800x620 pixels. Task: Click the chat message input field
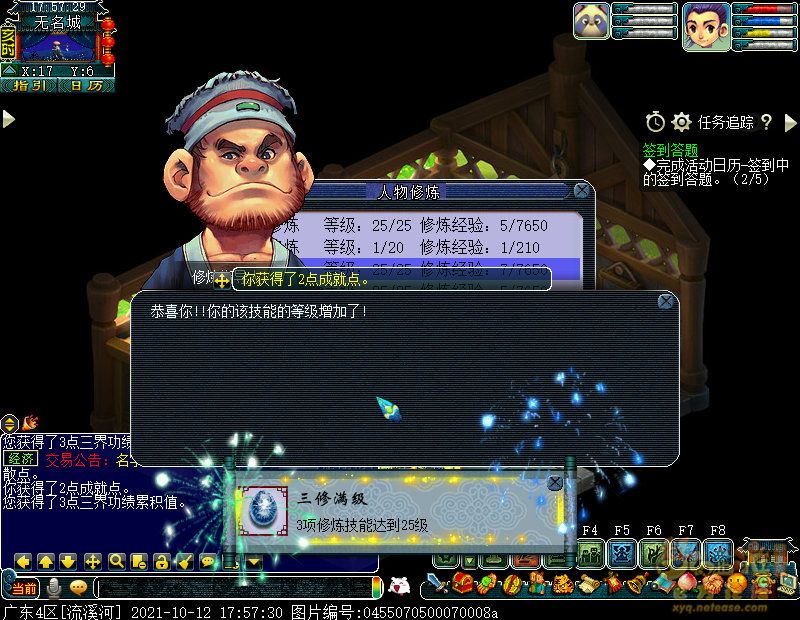click(235, 587)
